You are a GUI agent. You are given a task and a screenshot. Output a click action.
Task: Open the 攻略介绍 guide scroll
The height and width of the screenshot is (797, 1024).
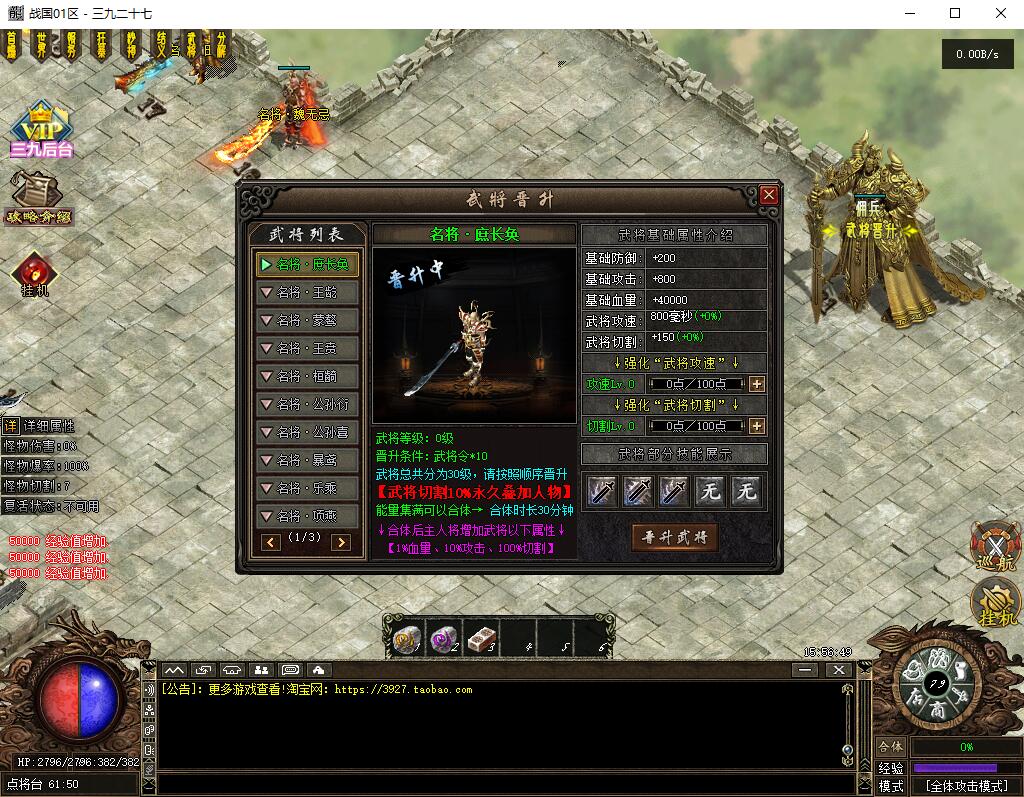pyautogui.click(x=37, y=197)
